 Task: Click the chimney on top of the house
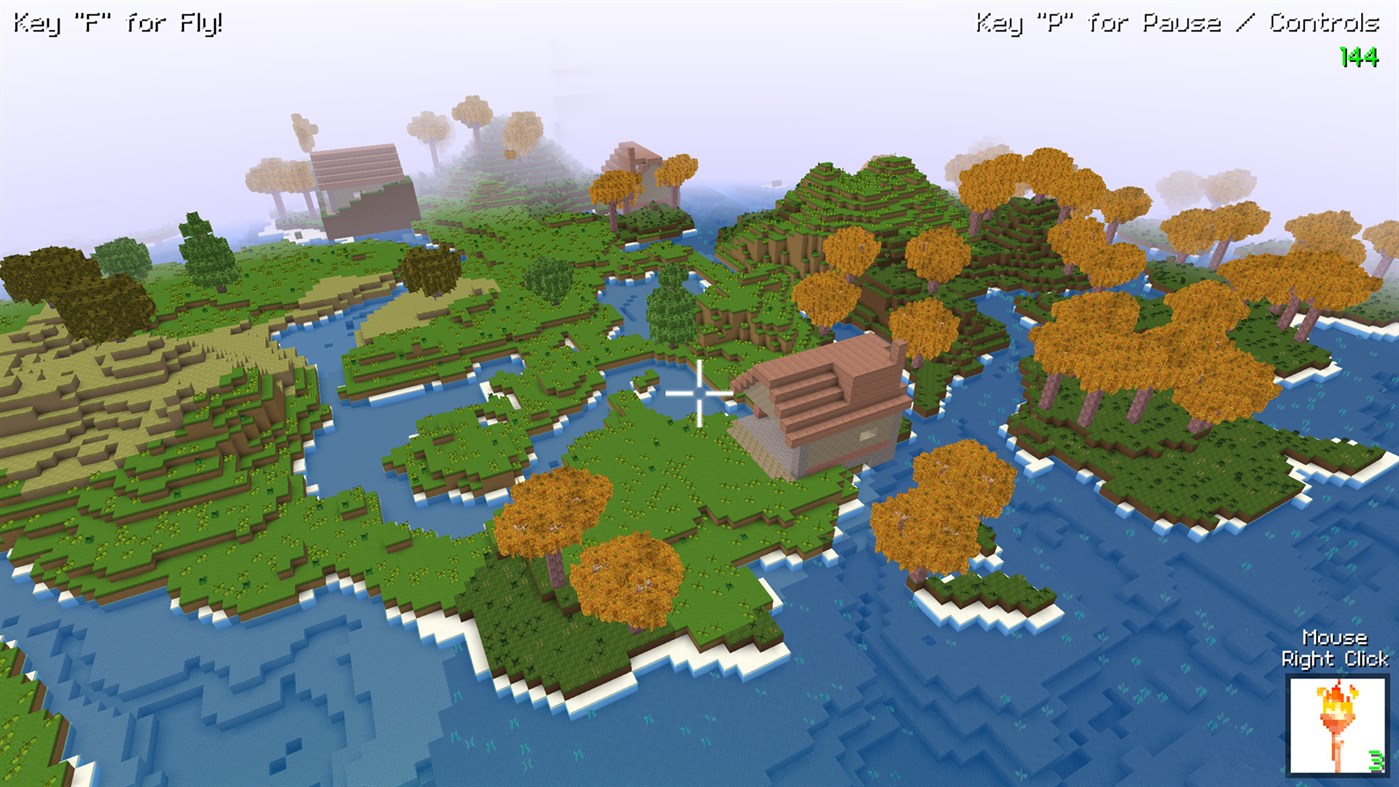(898, 350)
